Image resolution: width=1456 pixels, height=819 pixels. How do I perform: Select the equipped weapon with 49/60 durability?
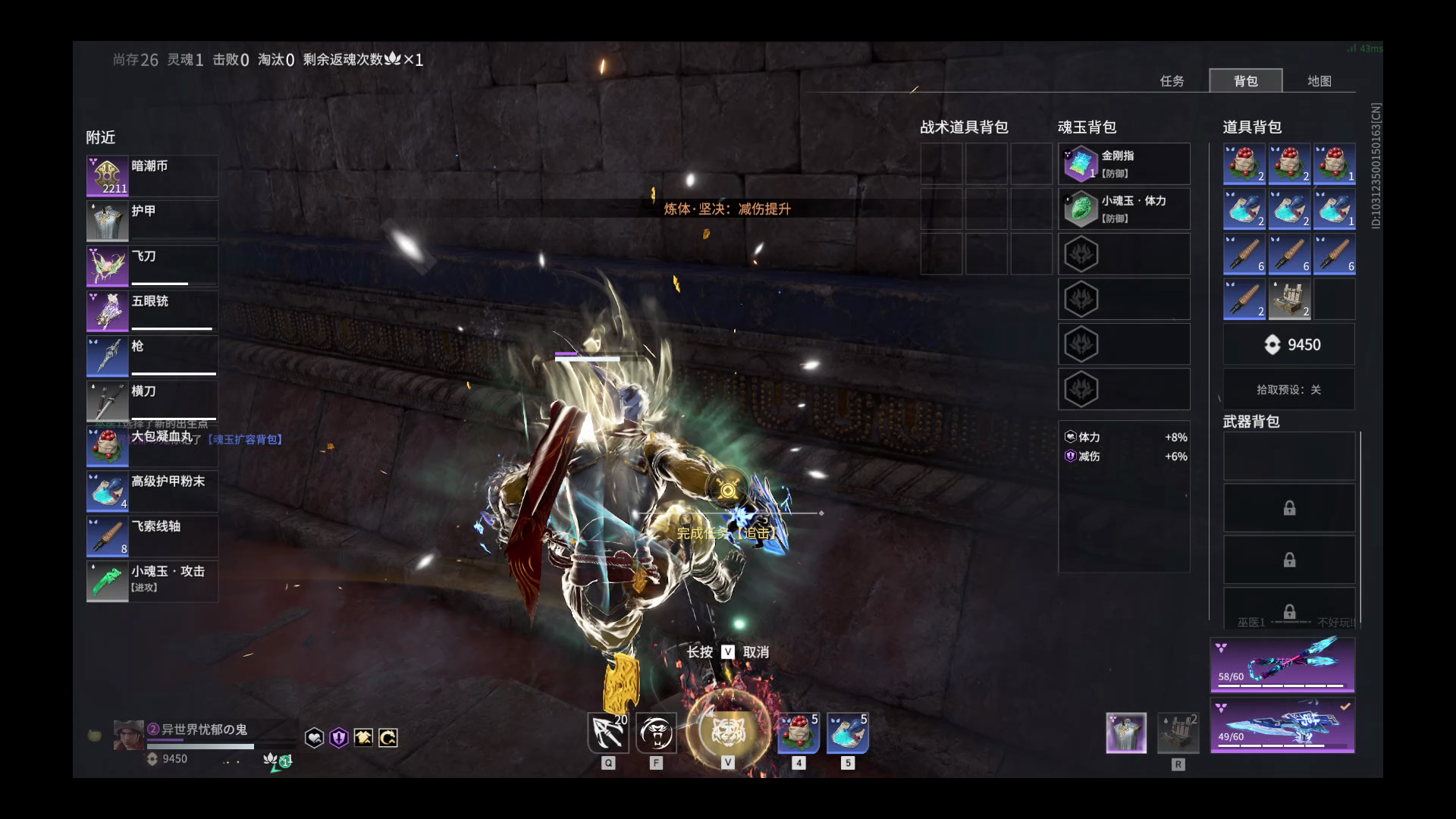pyautogui.click(x=1282, y=726)
